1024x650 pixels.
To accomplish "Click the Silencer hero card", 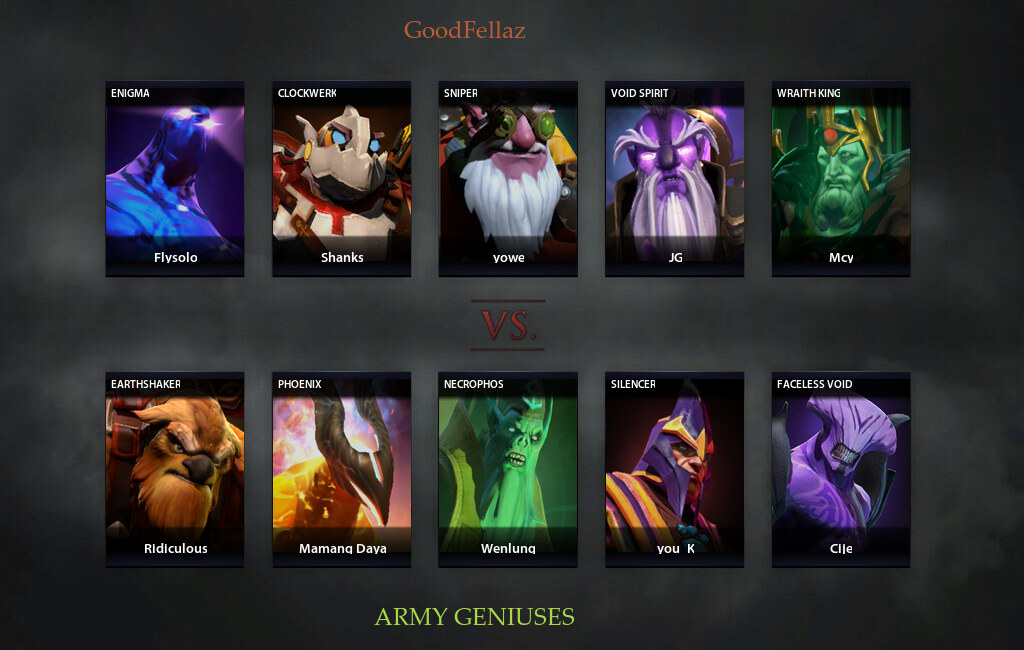I will click(x=675, y=469).
